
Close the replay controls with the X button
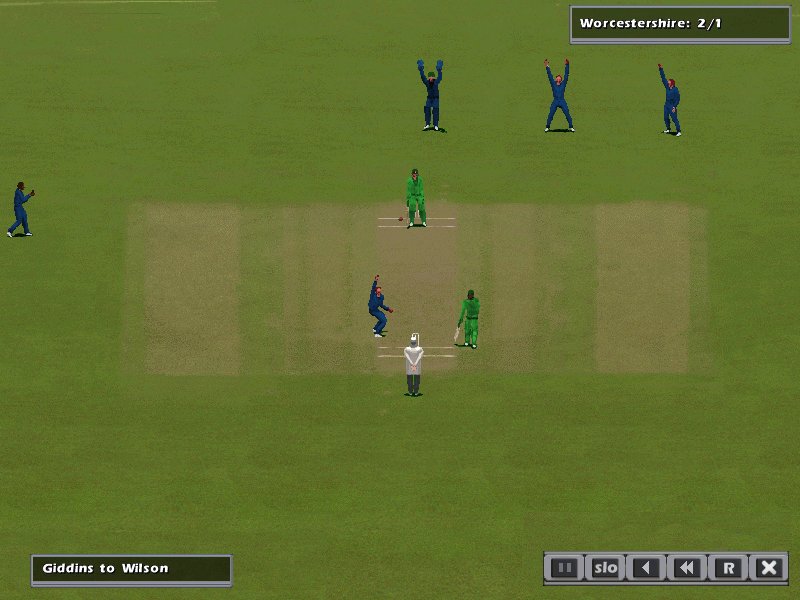[768, 568]
